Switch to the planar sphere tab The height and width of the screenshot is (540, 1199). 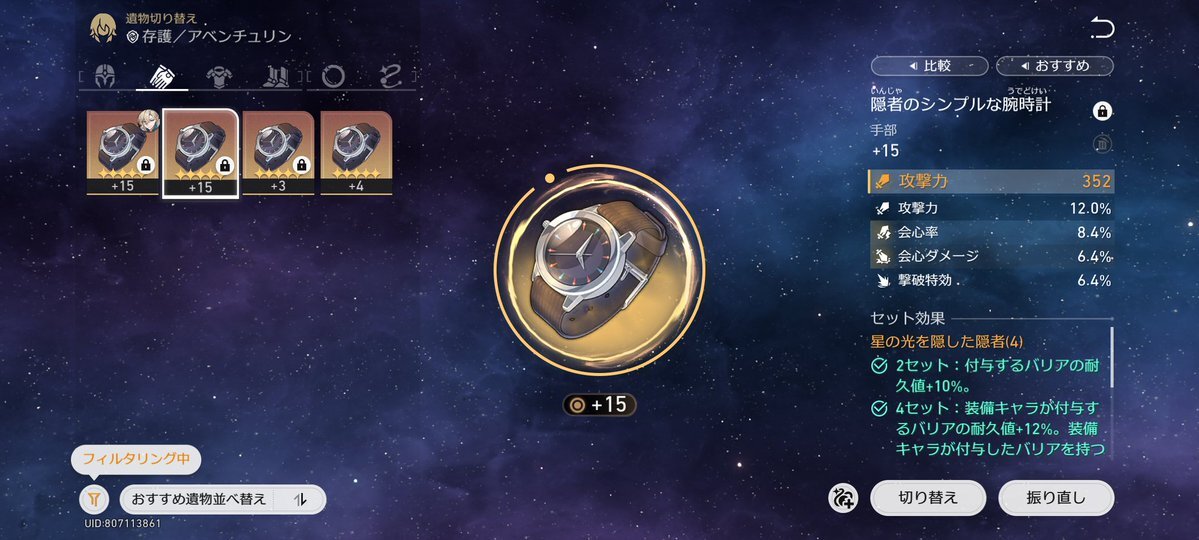(334, 76)
